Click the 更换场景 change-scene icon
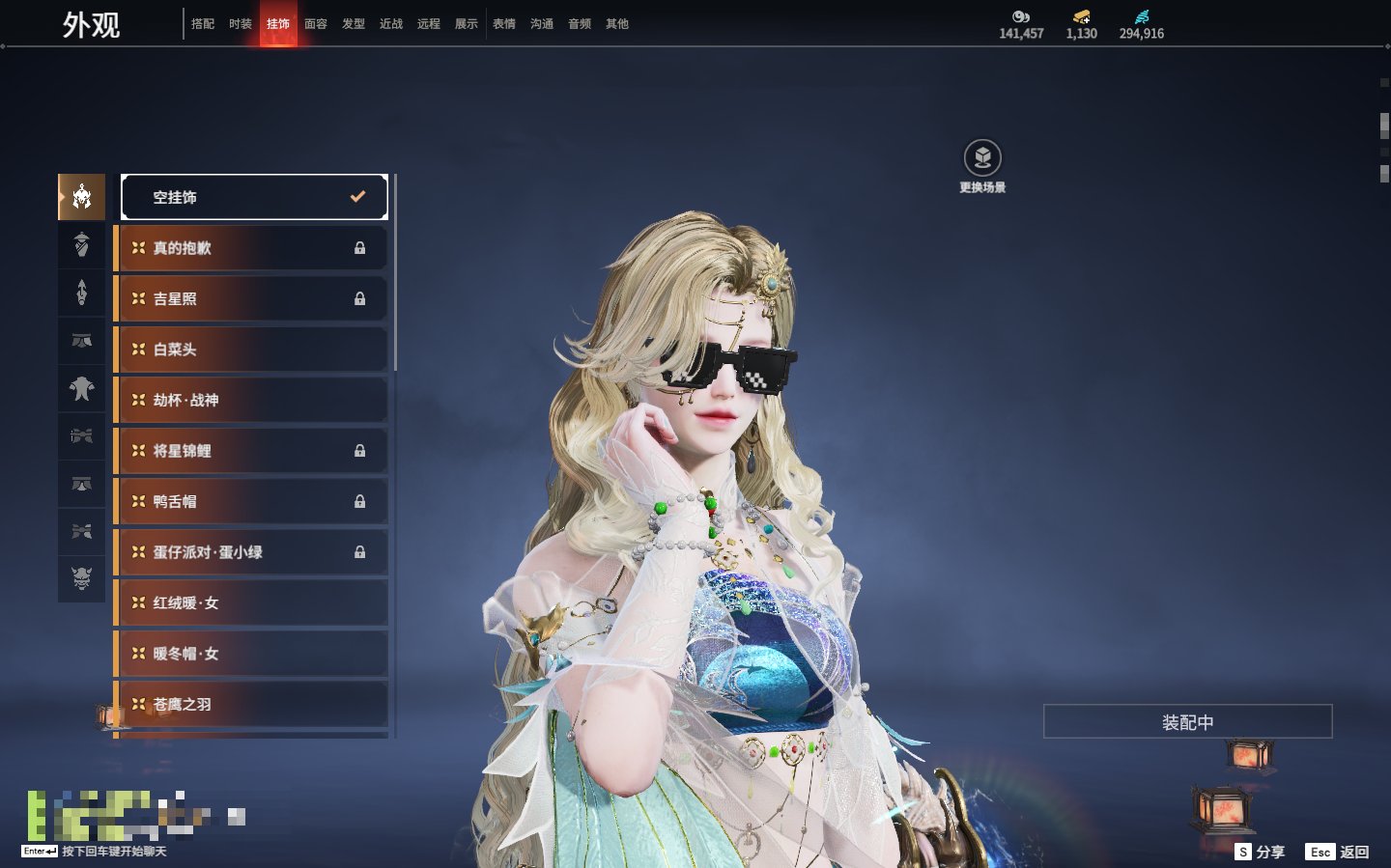Image resolution: width=1391 pixels, height=868 pixels. pos(982,158)
